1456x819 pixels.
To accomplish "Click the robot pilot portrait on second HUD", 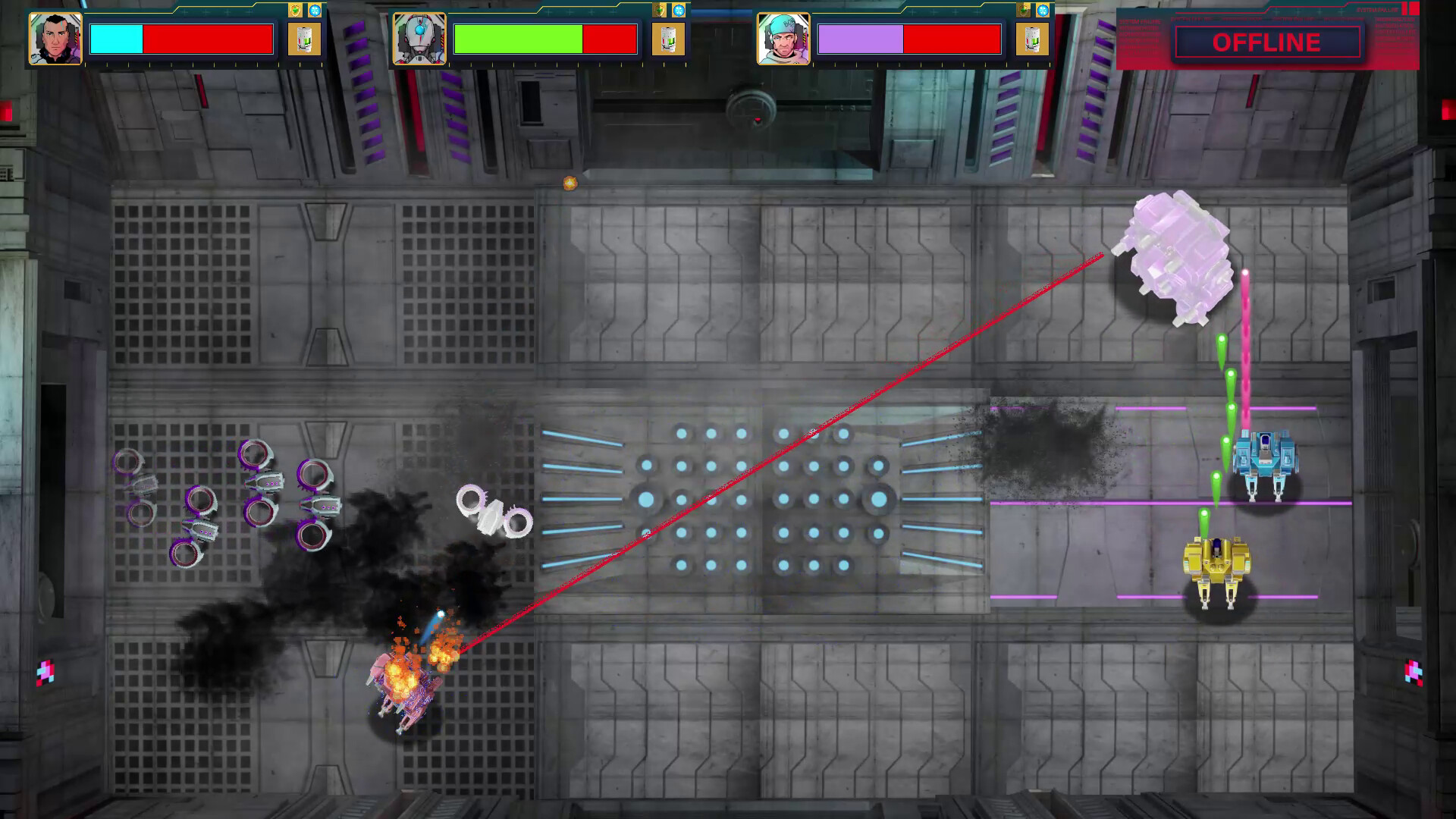I will click(419, 39).
